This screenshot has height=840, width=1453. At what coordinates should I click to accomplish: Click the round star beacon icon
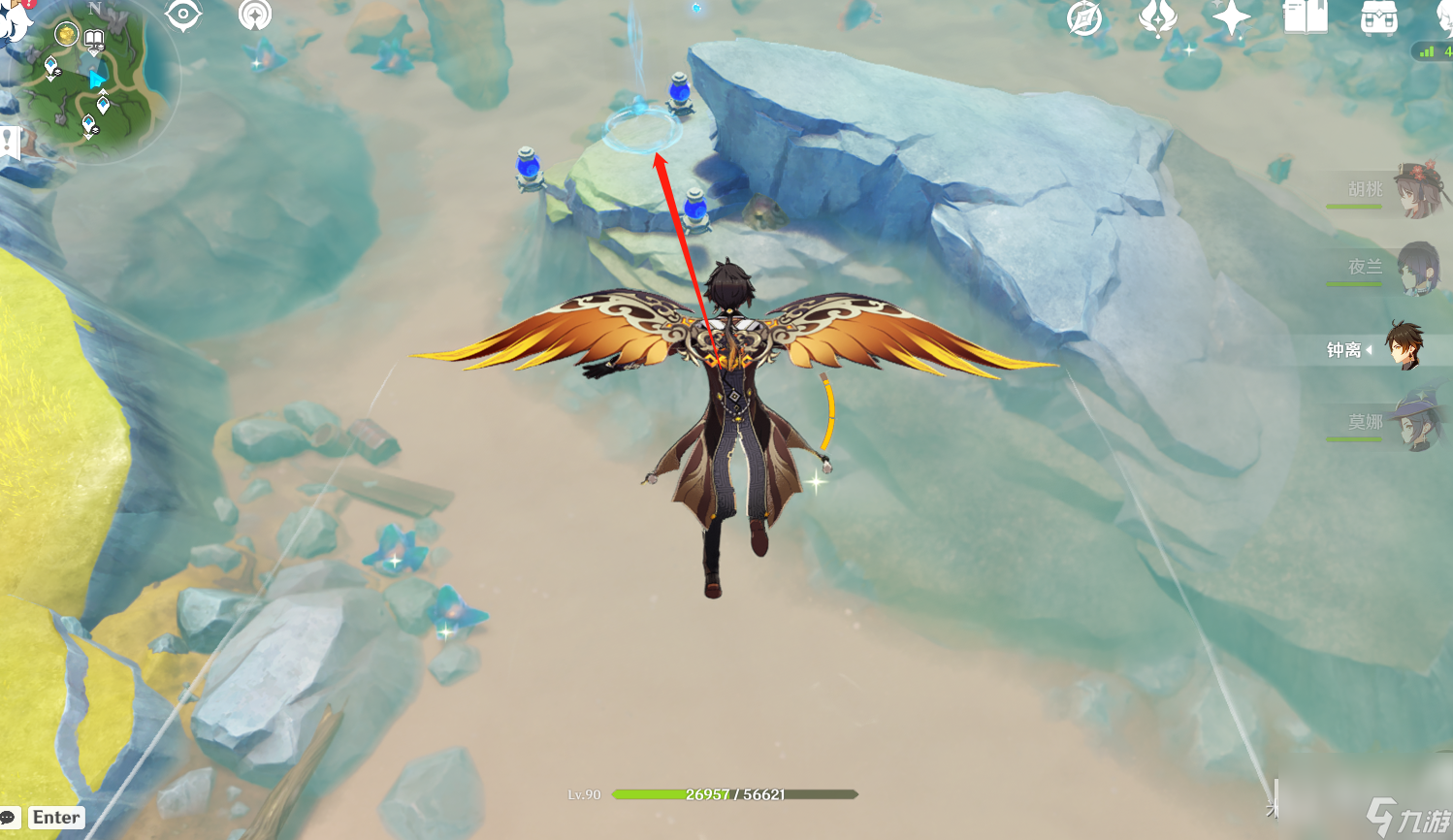(x=255, y=16)
